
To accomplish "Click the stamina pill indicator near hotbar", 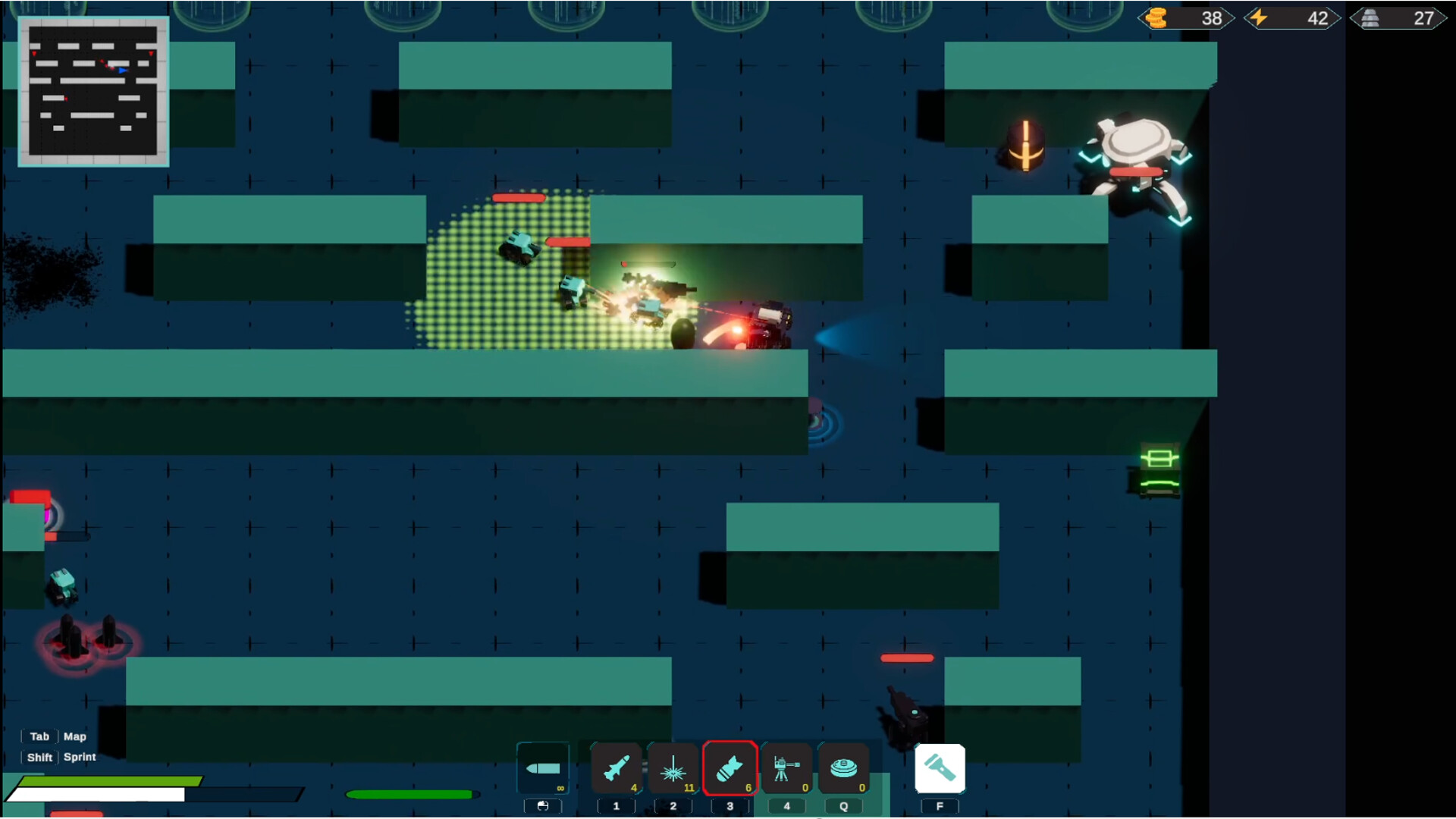I will click(x=409, y=794).
